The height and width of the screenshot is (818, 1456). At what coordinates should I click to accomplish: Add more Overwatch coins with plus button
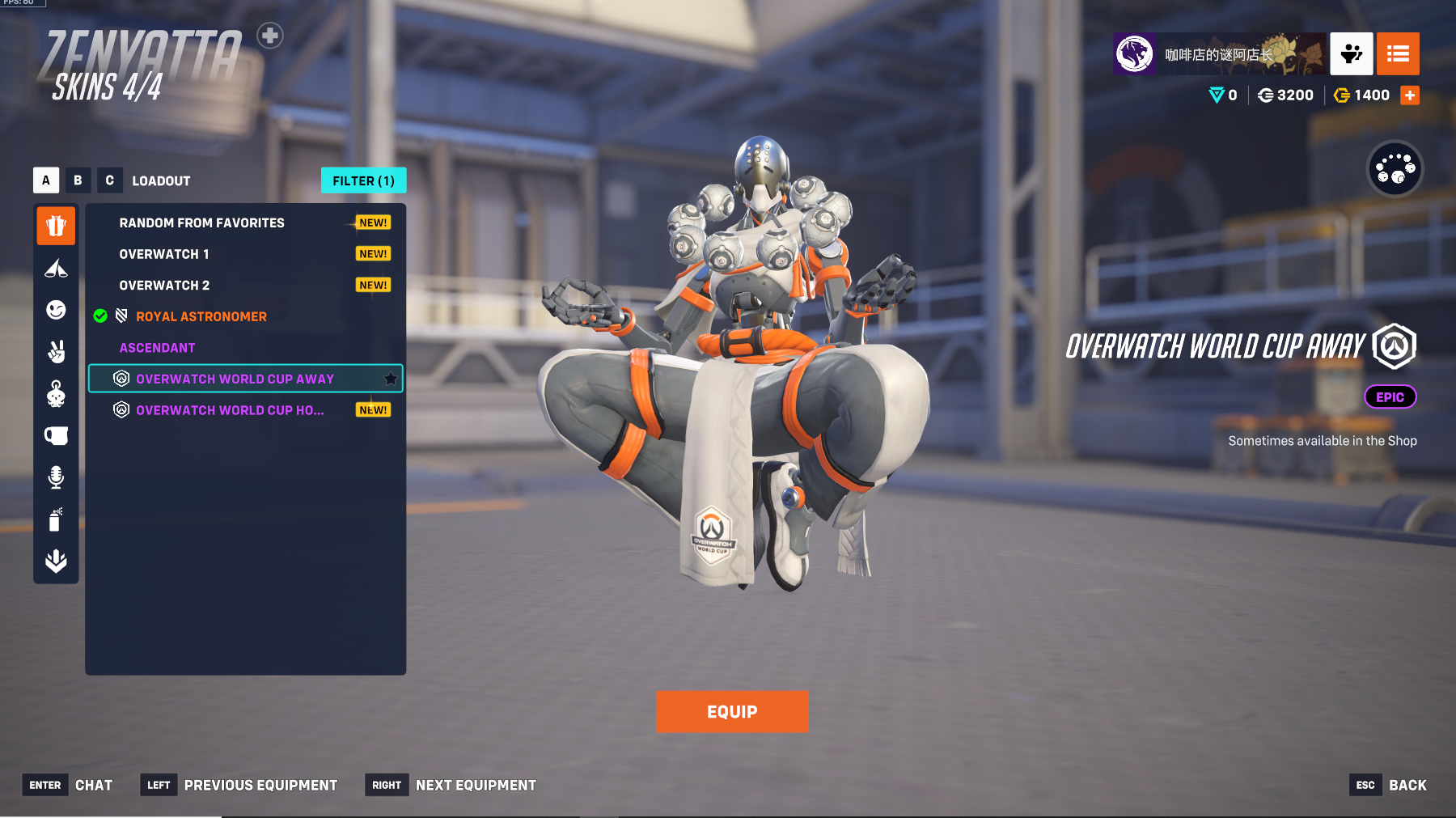coord(1410,95)
